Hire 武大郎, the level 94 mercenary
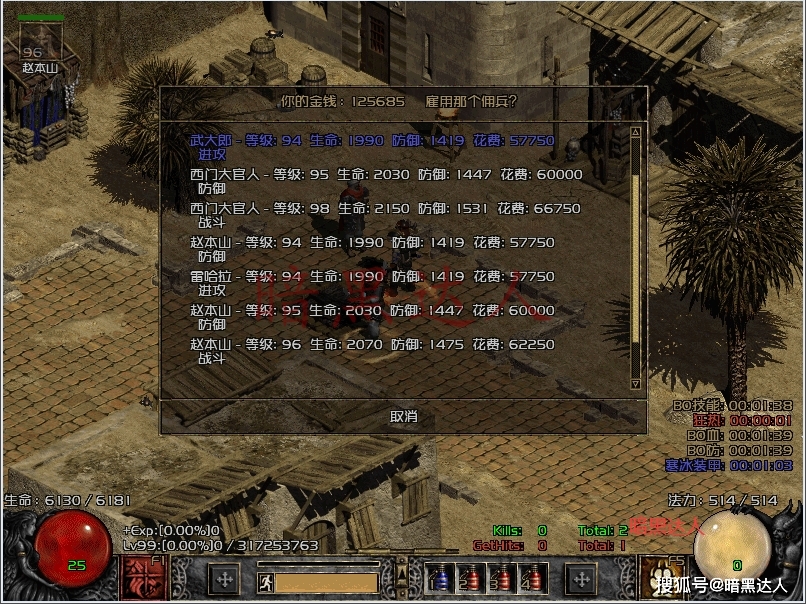 coord(372,141)
